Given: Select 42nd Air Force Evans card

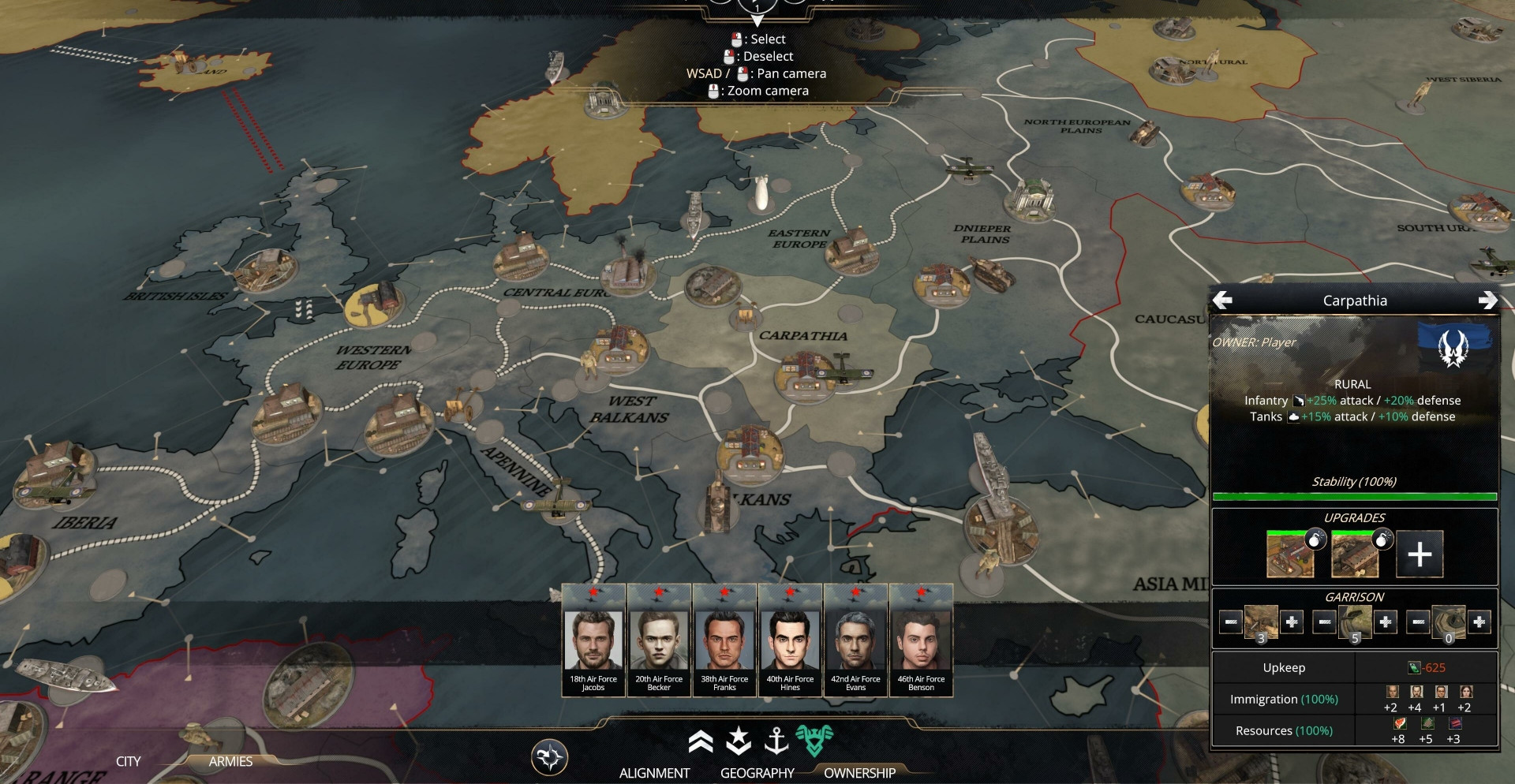Looking at the screenshot, I should [x=855, y=640].
